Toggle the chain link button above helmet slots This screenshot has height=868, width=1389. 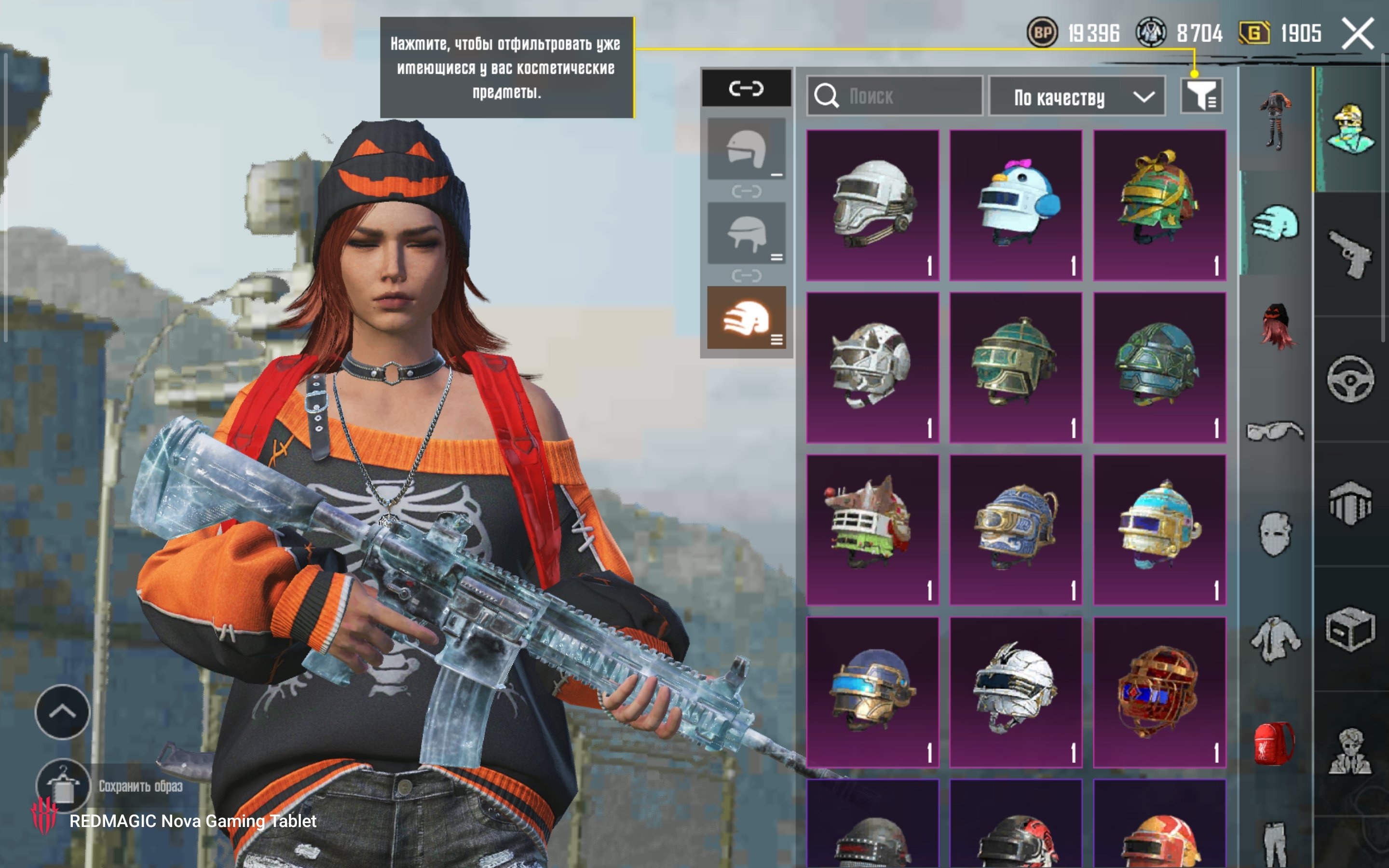click(746, 88)
